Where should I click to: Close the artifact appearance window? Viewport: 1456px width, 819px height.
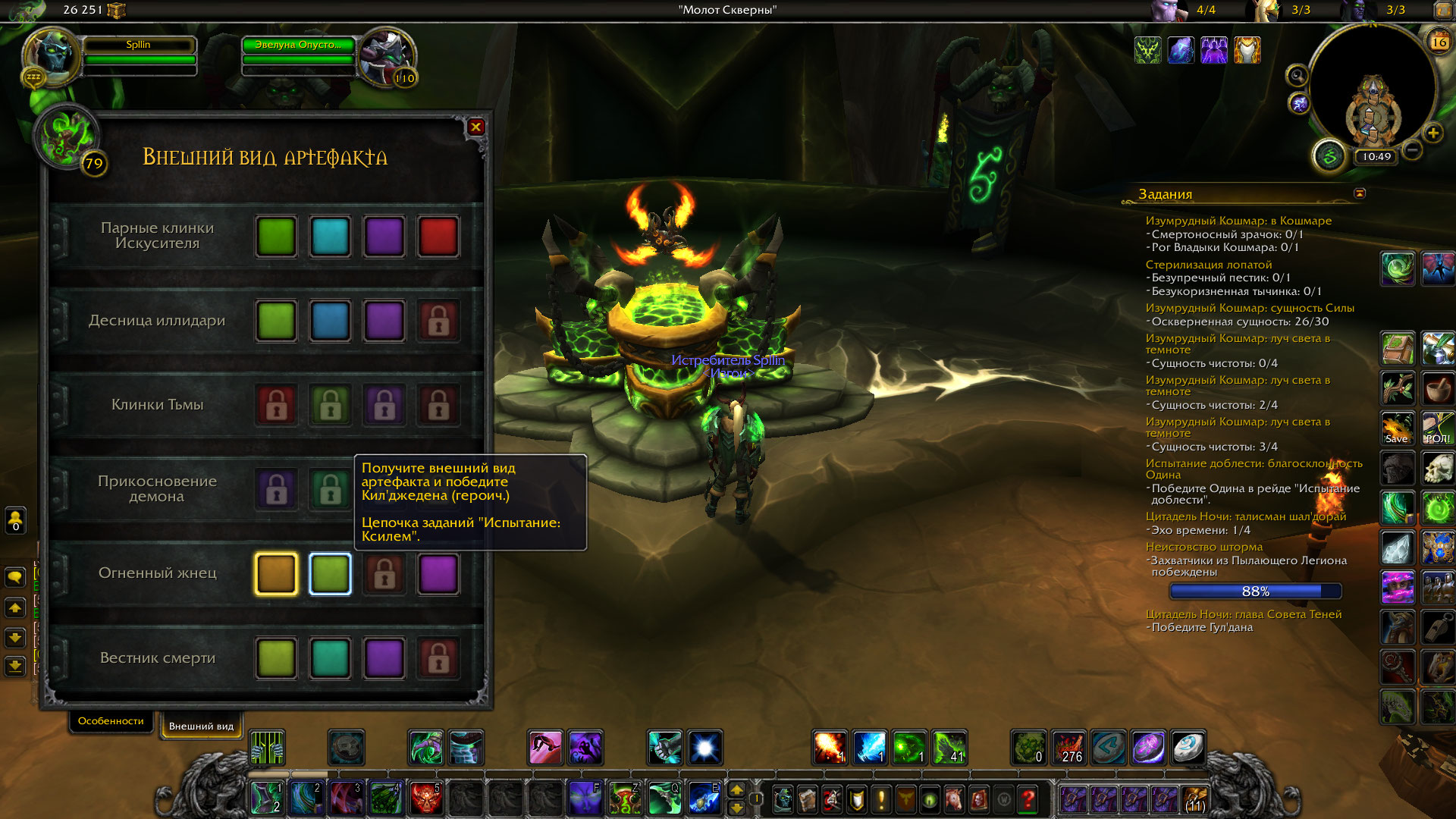pyautogui.click(x=475, y=127)
